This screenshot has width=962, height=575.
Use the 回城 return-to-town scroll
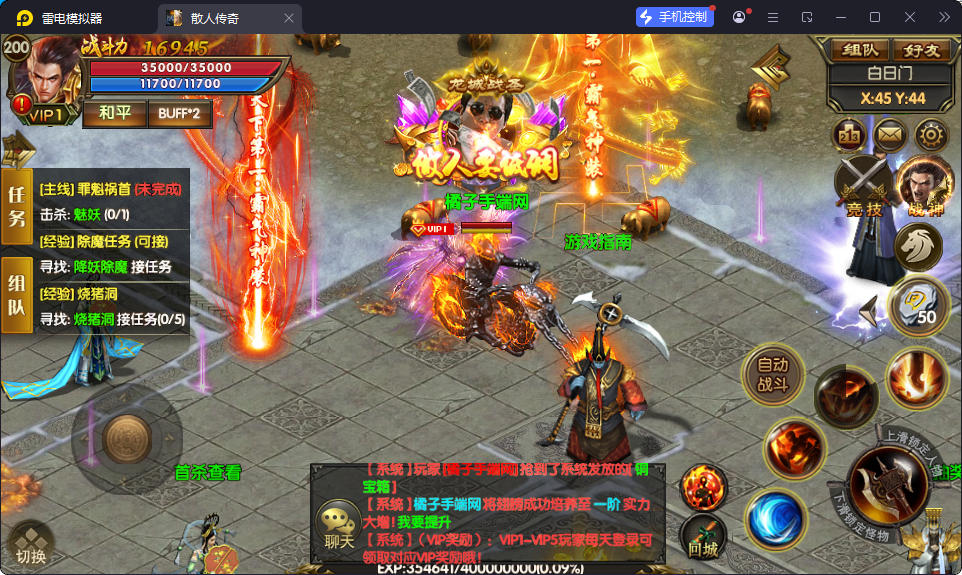coord(703,537)
